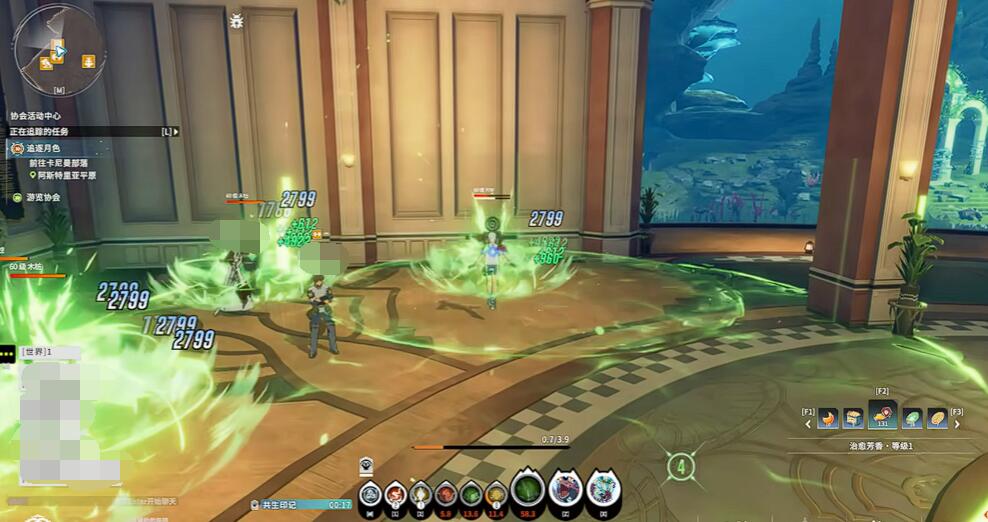Use the highlighted item with count 131

[882, 416]
